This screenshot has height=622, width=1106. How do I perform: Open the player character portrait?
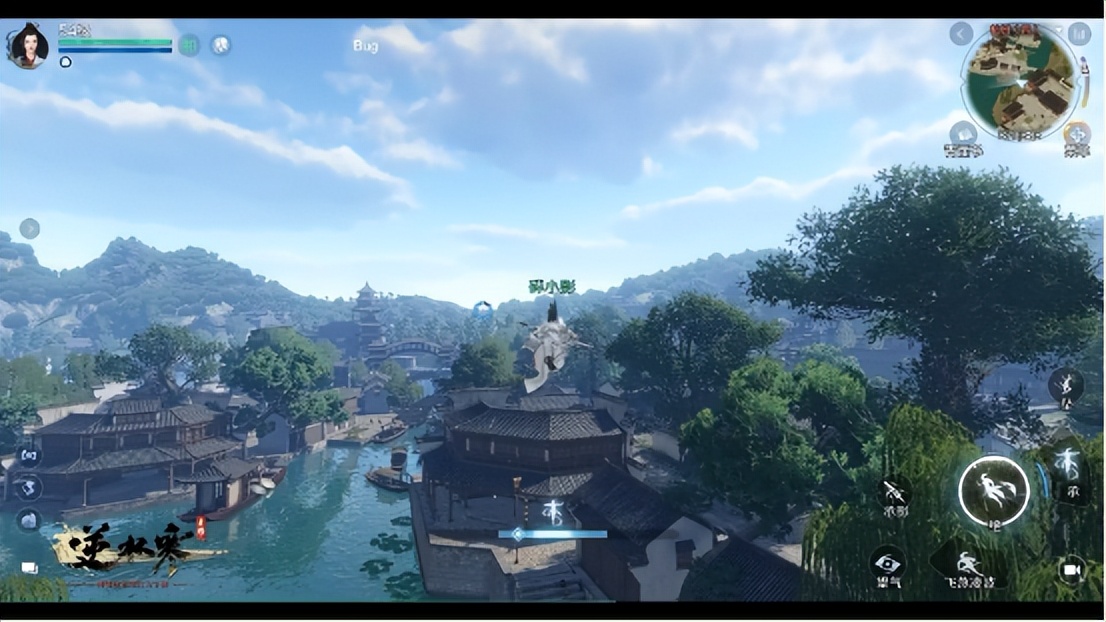pos(27,45)
